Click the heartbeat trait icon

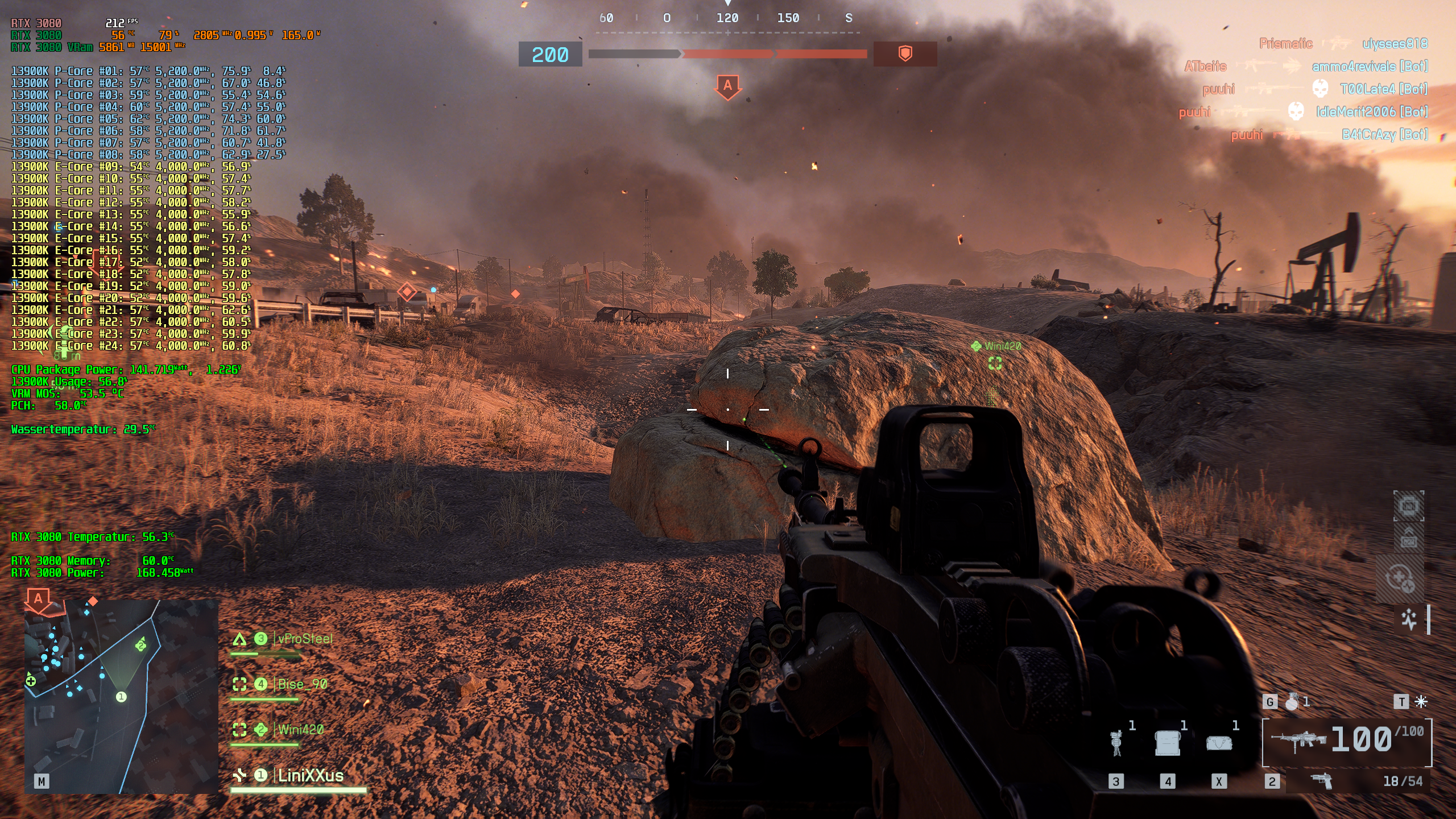[1409, 619]
